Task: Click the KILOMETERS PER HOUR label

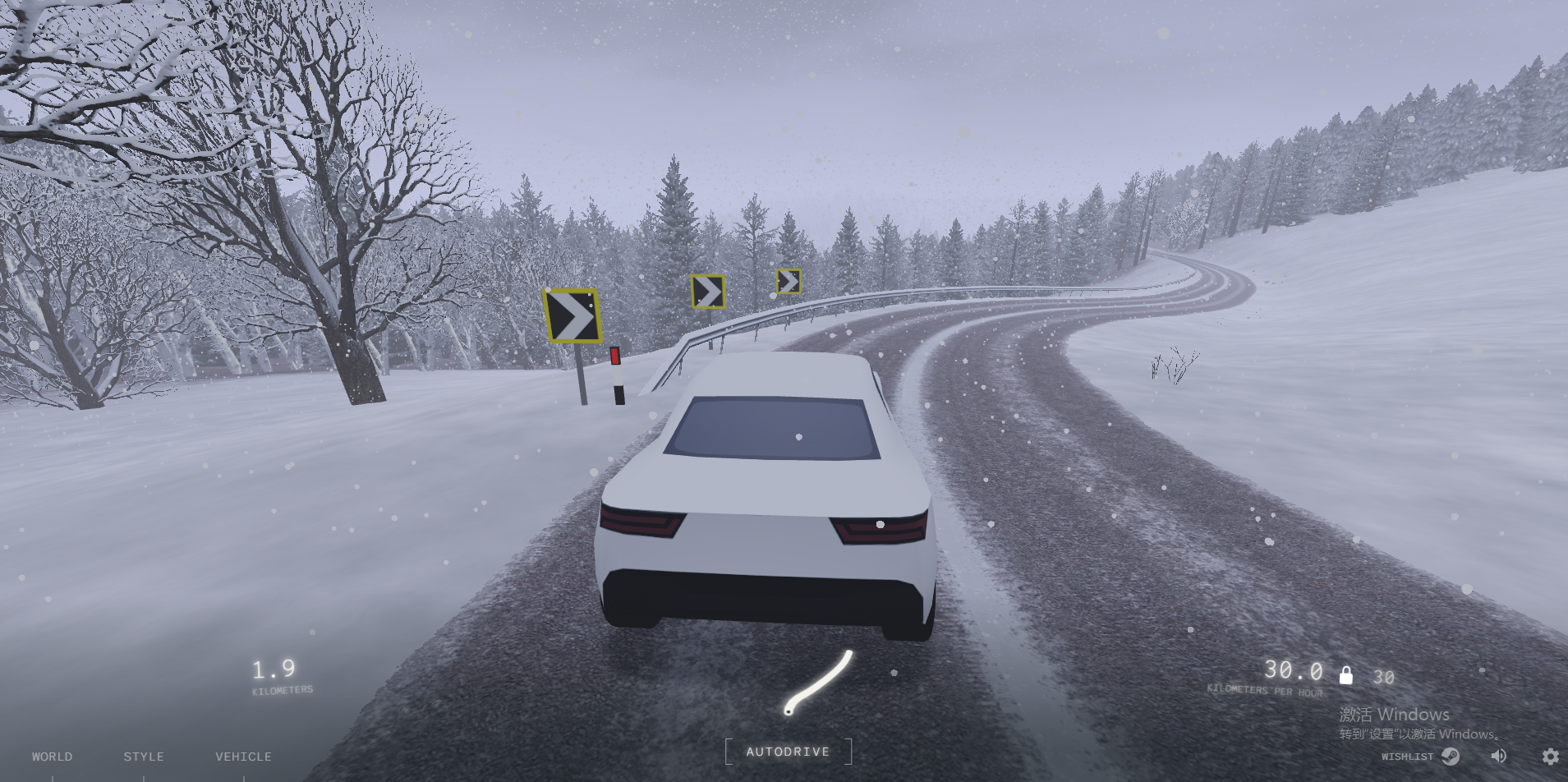Action: [x=1265, y=691]
